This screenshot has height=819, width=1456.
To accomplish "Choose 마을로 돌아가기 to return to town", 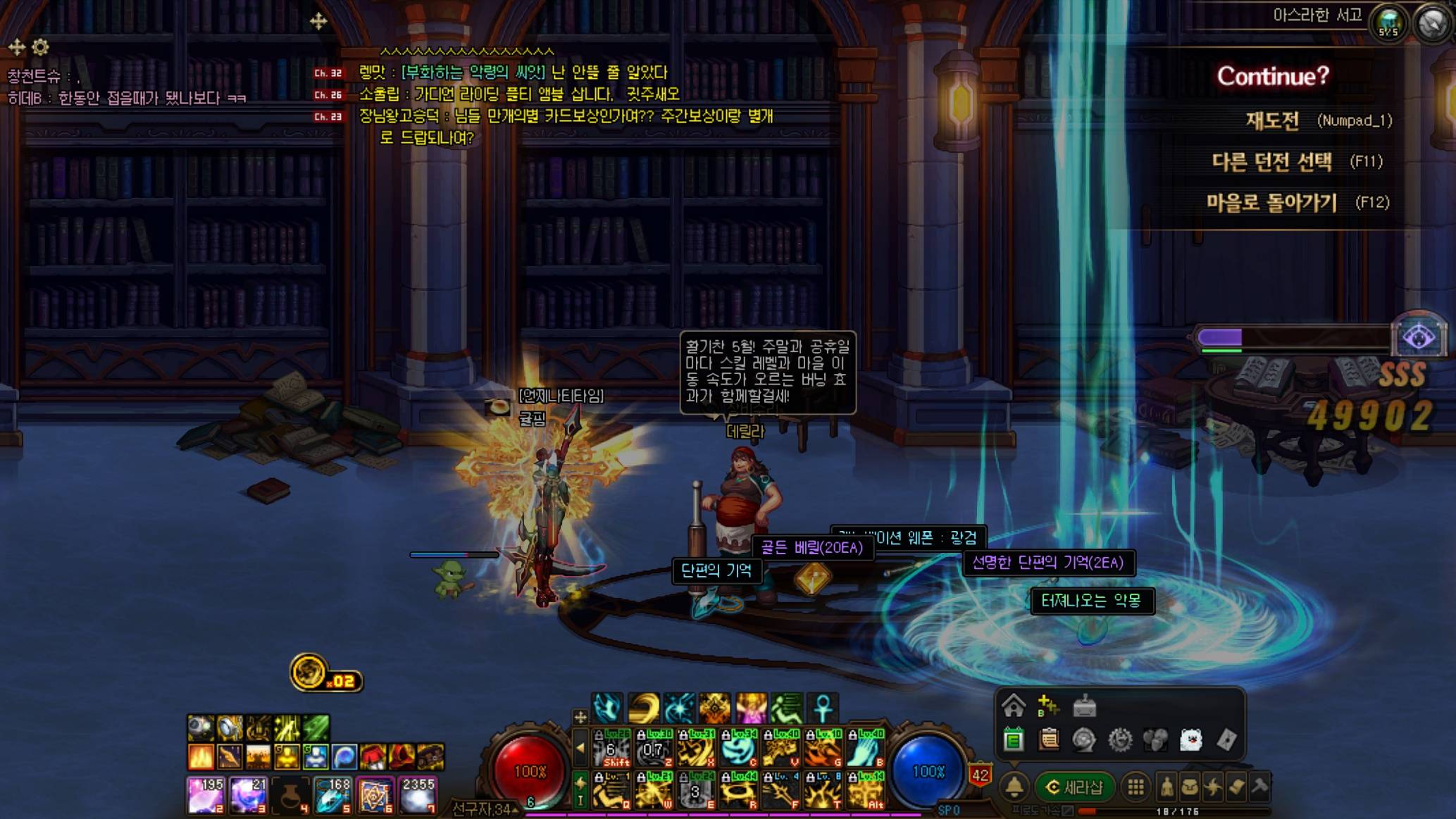I will pos(1271,203).
